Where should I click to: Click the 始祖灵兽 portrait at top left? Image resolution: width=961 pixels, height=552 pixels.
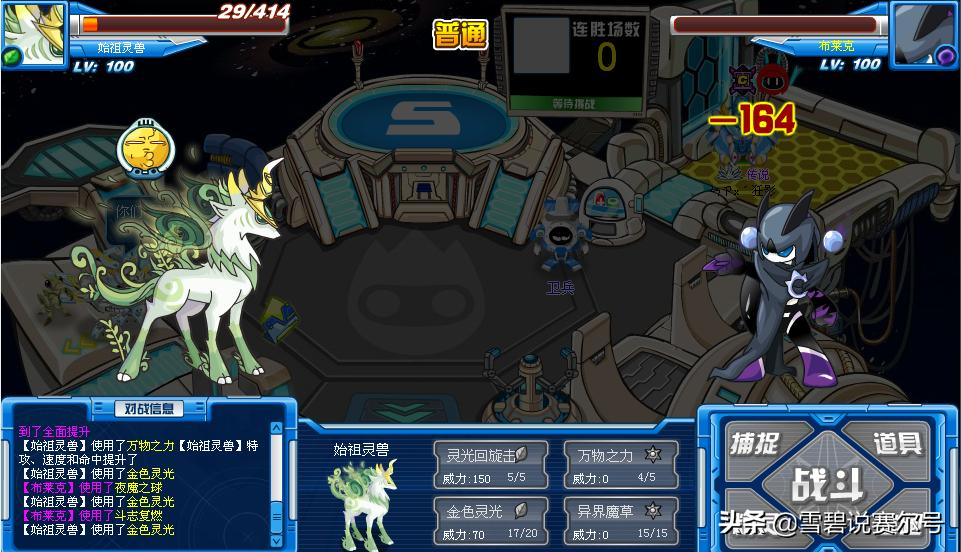pos(33,33)
